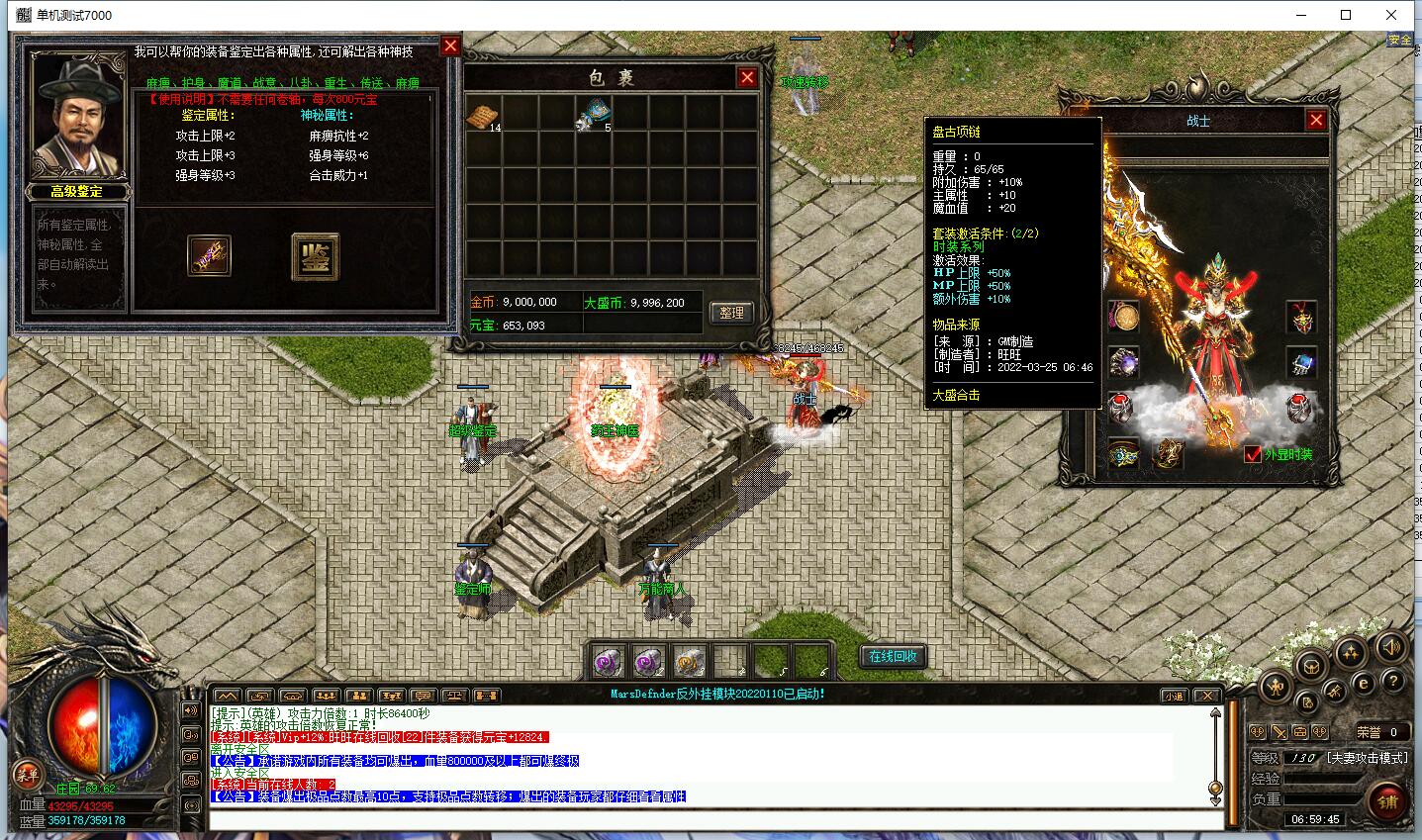This screenshot has height=840, width=1422.
Task: Toggle the 外显时装 checkbox
Action: click(1253, 454)
